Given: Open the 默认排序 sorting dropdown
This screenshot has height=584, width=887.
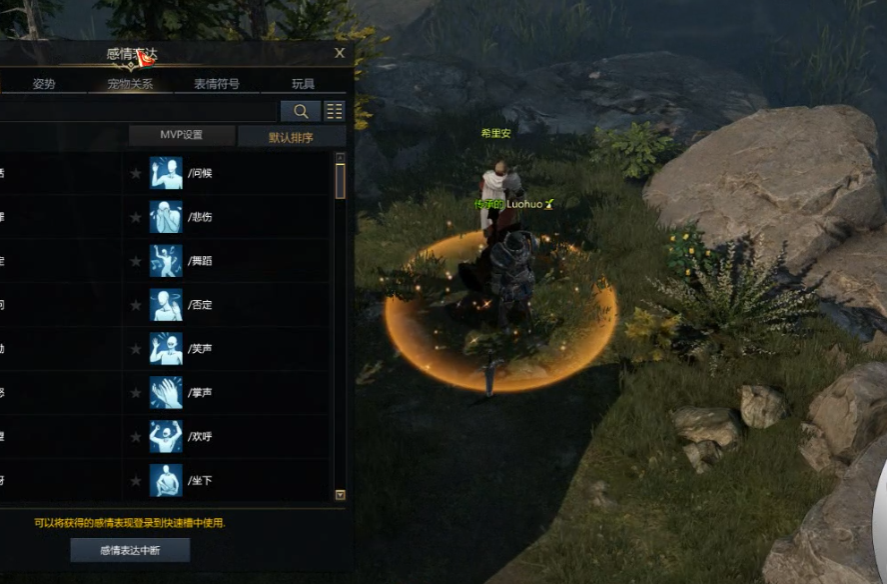Looking at the screenshot, I should click(291, 137).
